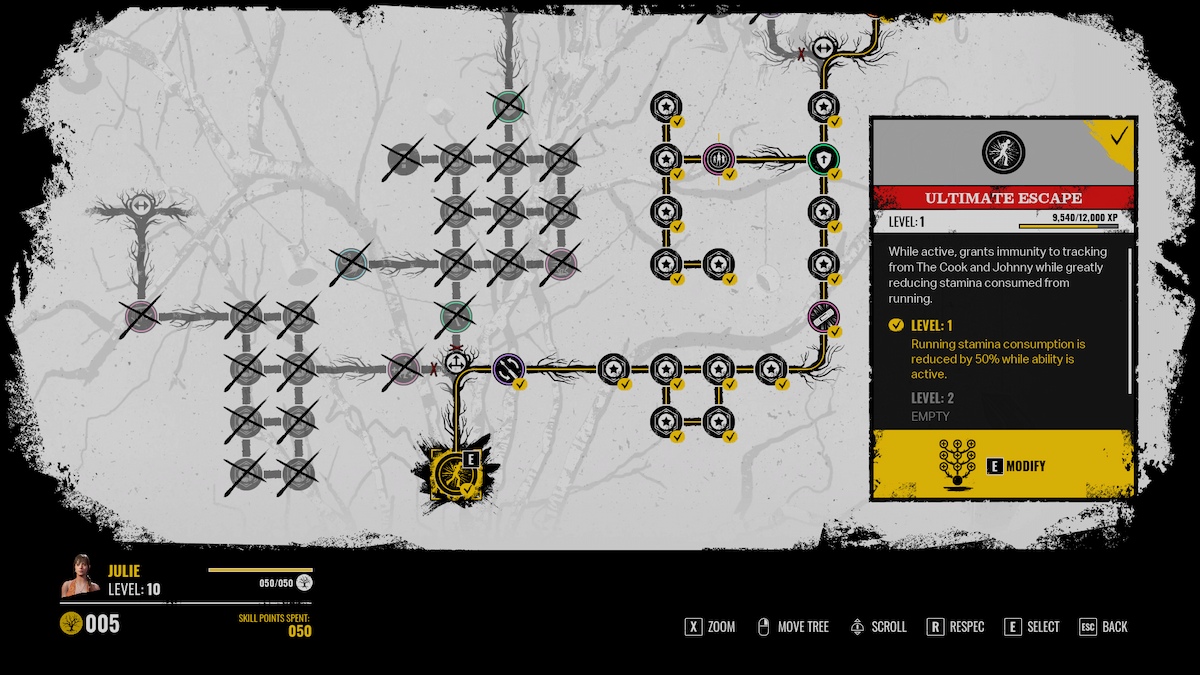Click the Respec option in the bottom bar
Screen dimensions: 1200x675
(x=955, y=627)
